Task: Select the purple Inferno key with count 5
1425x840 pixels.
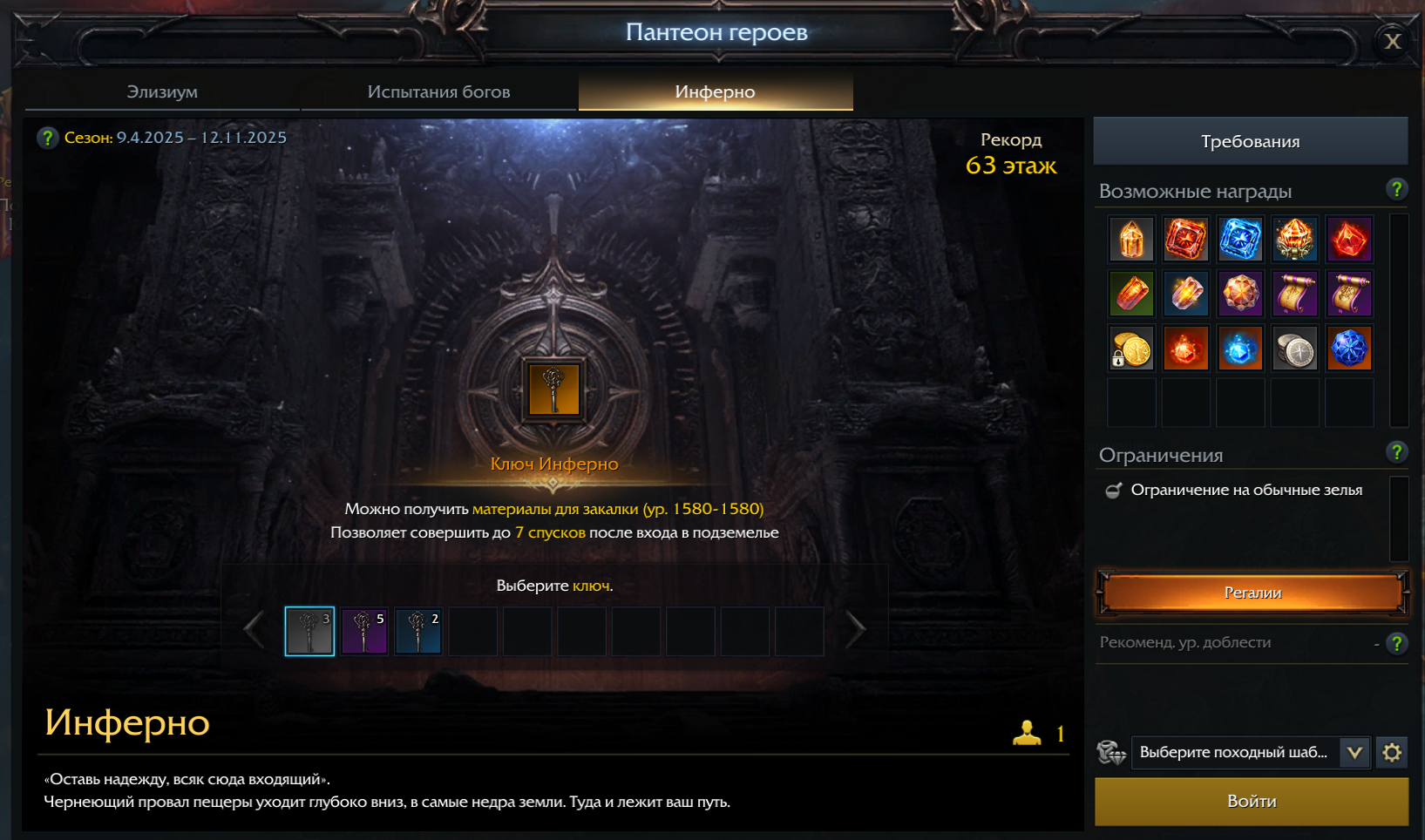Action: pos(363,630)
